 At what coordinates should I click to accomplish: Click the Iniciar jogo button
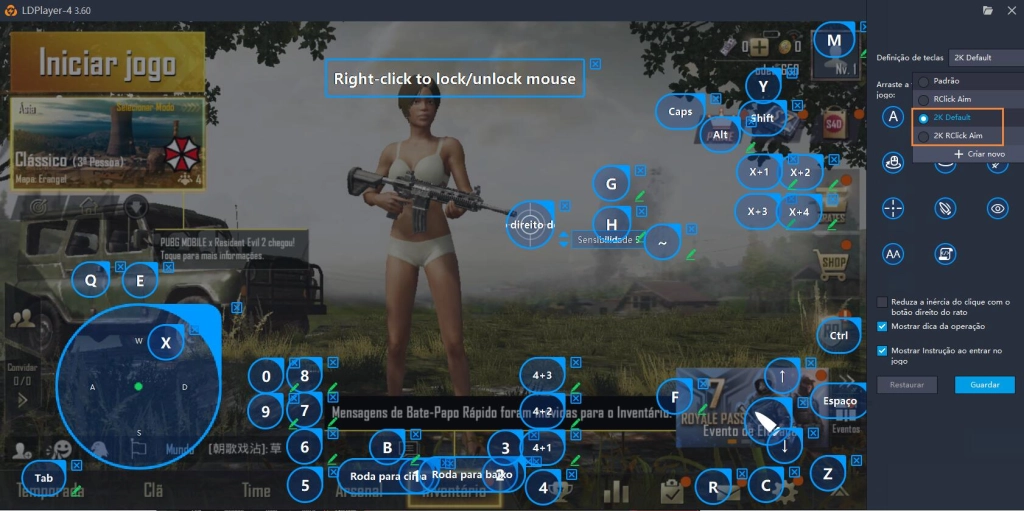[x=107, y=64]
